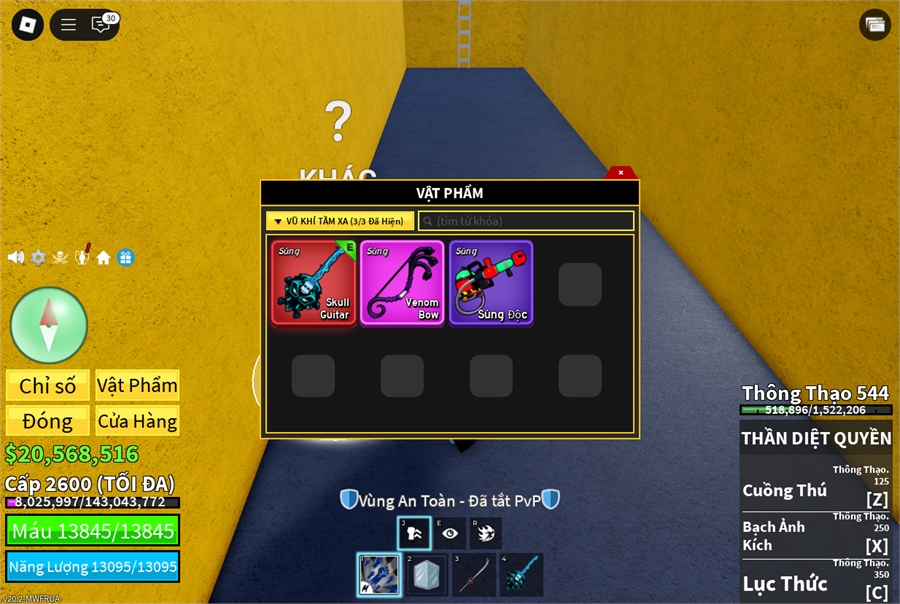Open the Roblox menu logo button
The height and width of the screenshot is (604, 900).
tap(27, 25)
